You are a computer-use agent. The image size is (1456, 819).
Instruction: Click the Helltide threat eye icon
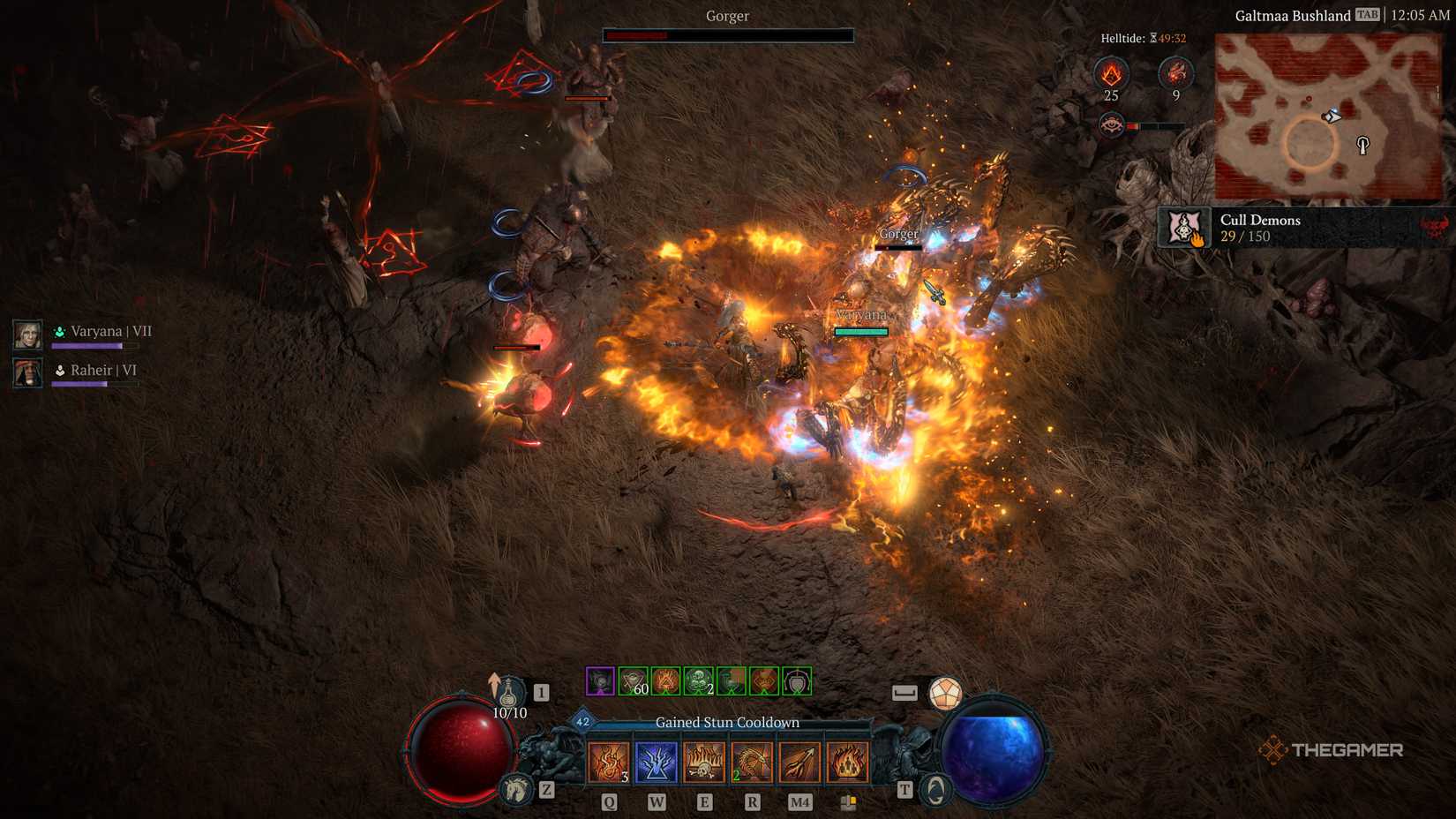pos(1111,125)
